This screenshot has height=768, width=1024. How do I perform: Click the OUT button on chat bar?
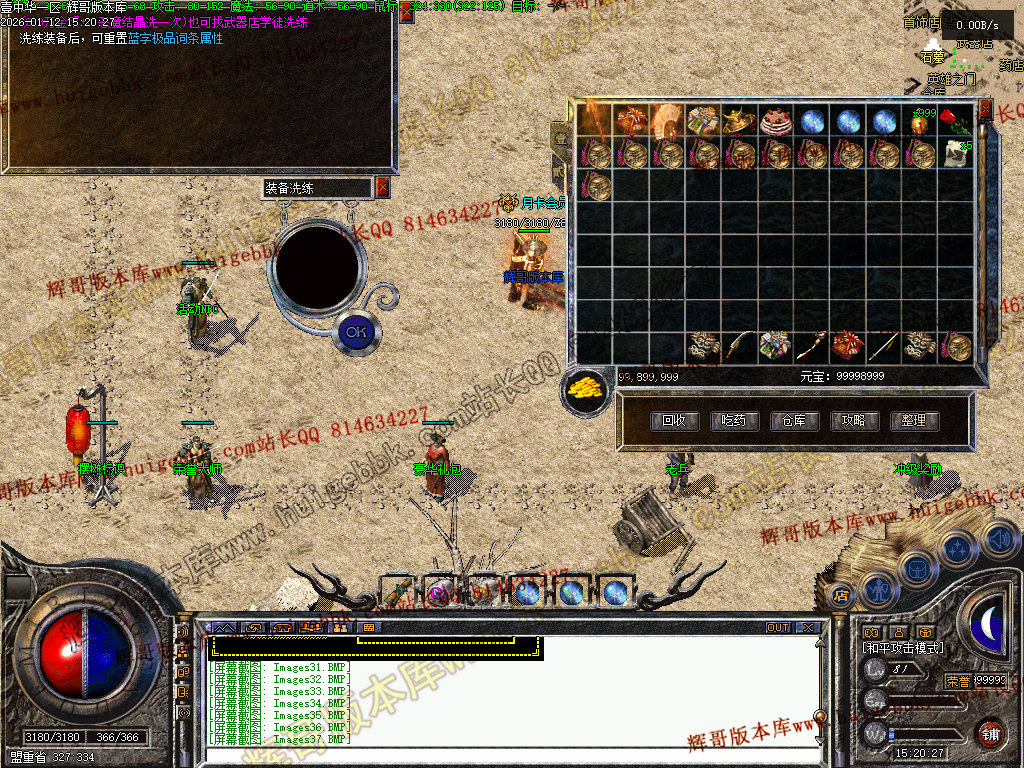coord(778,628)
